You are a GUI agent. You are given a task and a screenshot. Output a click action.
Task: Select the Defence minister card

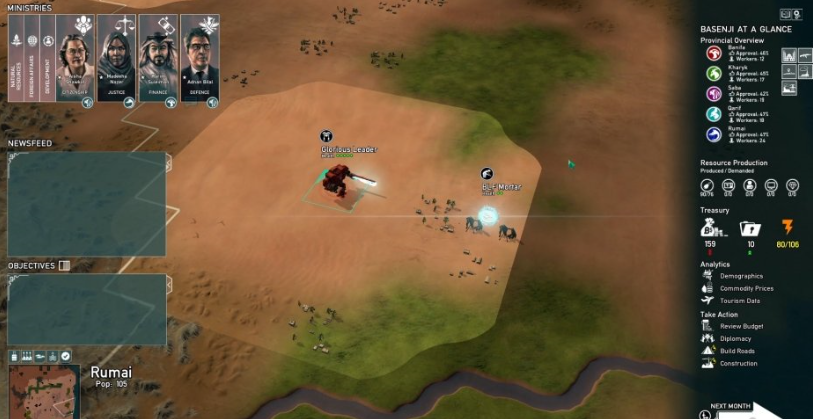[200, 60]
